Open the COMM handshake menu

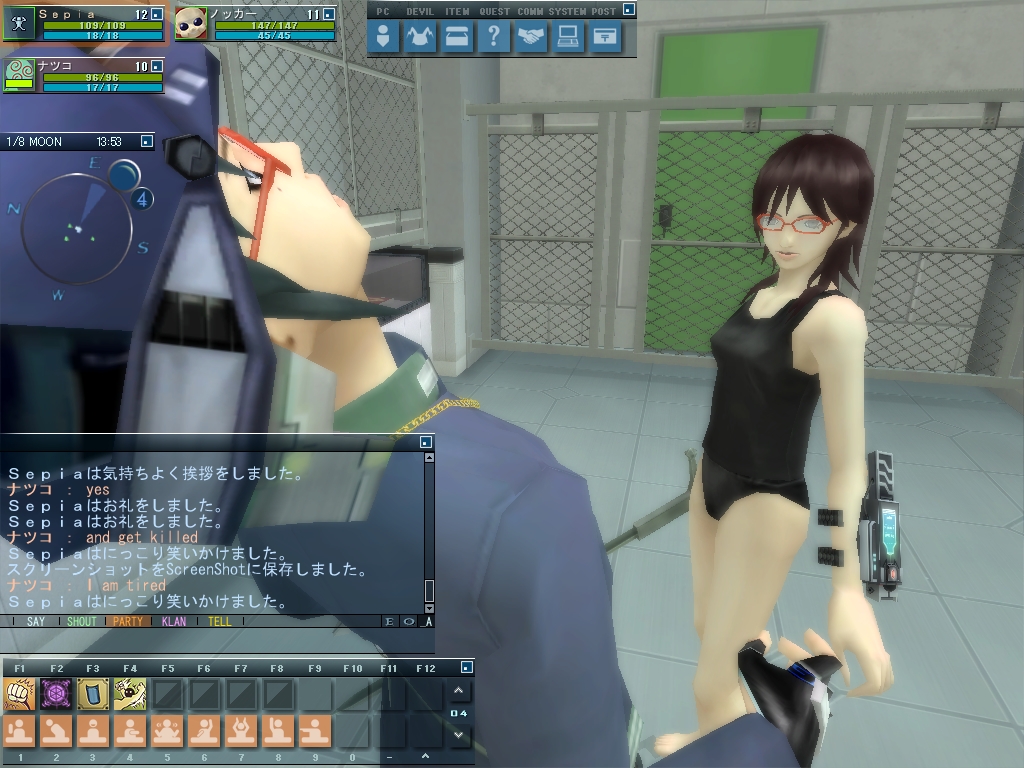point(531,38)
